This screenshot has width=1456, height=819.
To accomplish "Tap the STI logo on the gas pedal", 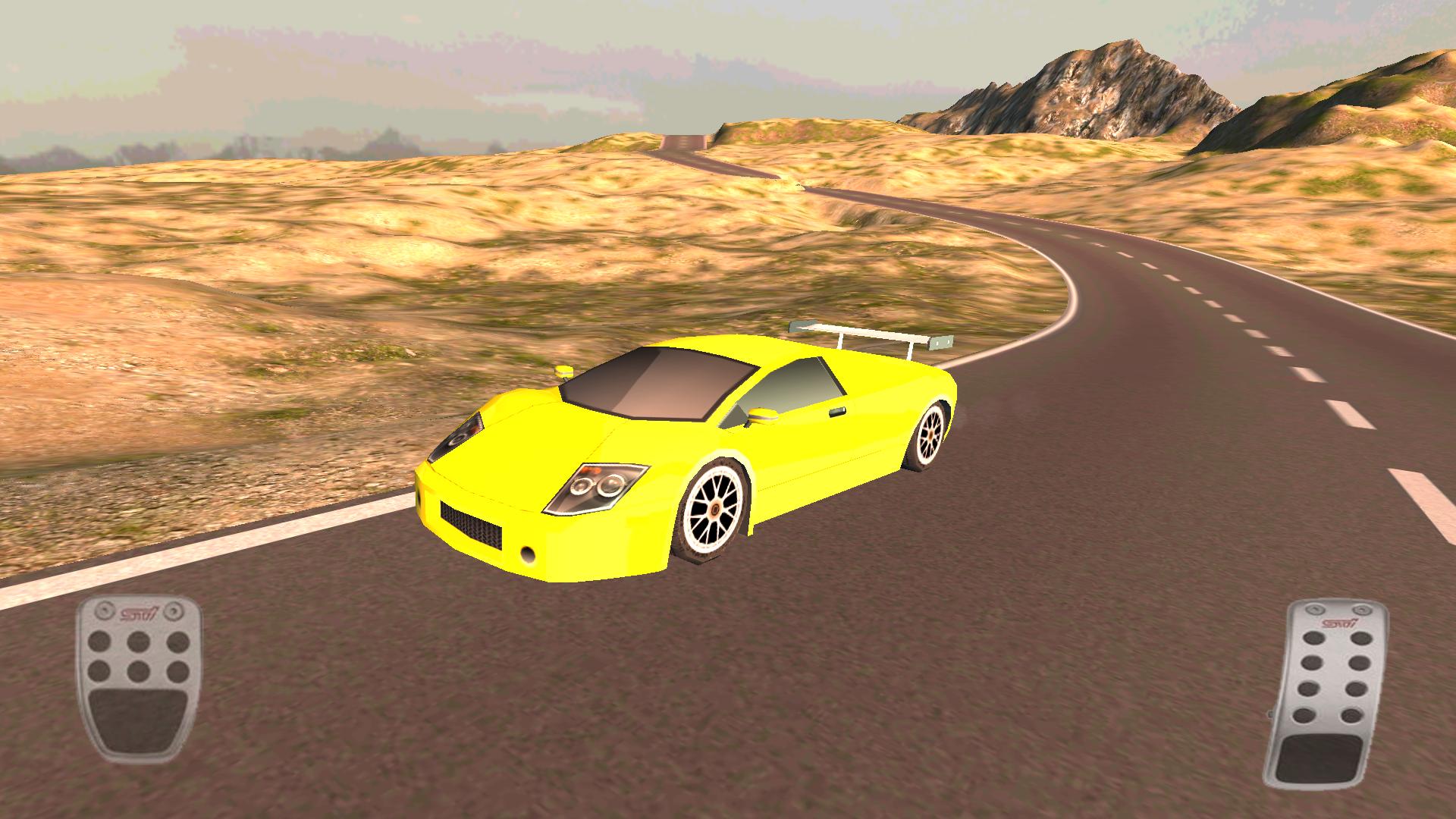I will (x=1338, y=623).
